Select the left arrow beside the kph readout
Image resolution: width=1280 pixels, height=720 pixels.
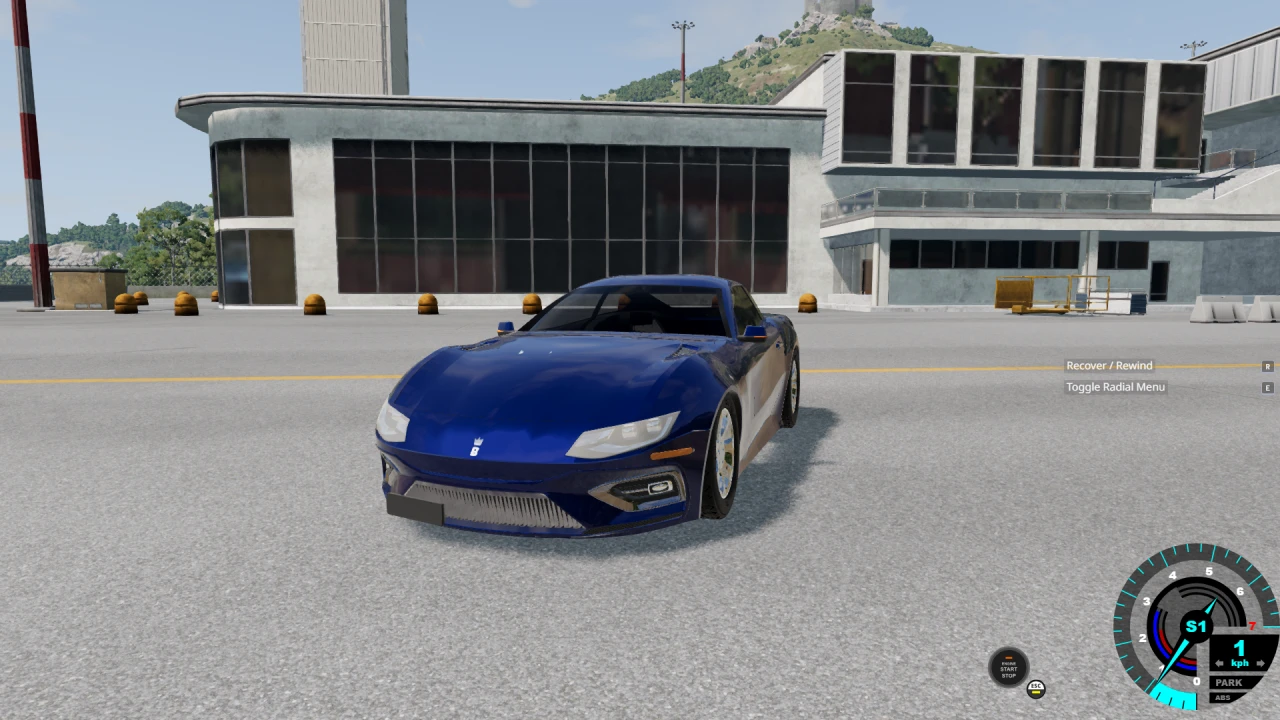tap(1219, 662)
